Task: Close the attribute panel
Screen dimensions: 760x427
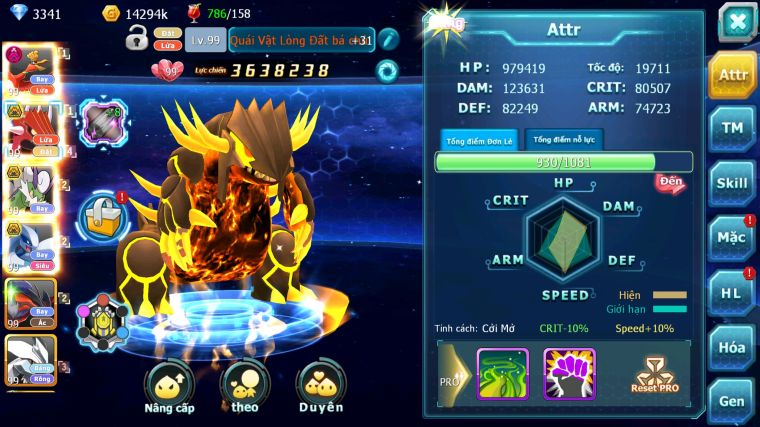Action: tap(737, 22)
